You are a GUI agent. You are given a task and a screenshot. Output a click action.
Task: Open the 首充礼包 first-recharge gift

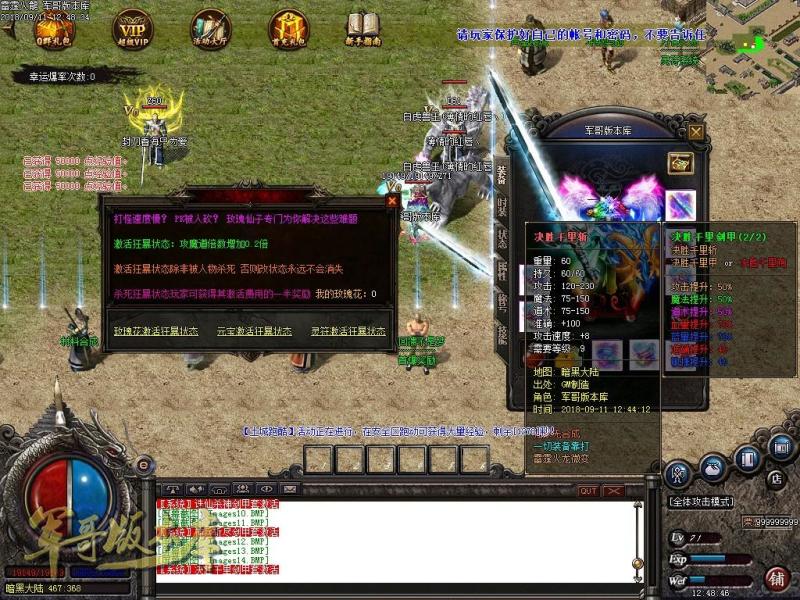coord(288,28)
